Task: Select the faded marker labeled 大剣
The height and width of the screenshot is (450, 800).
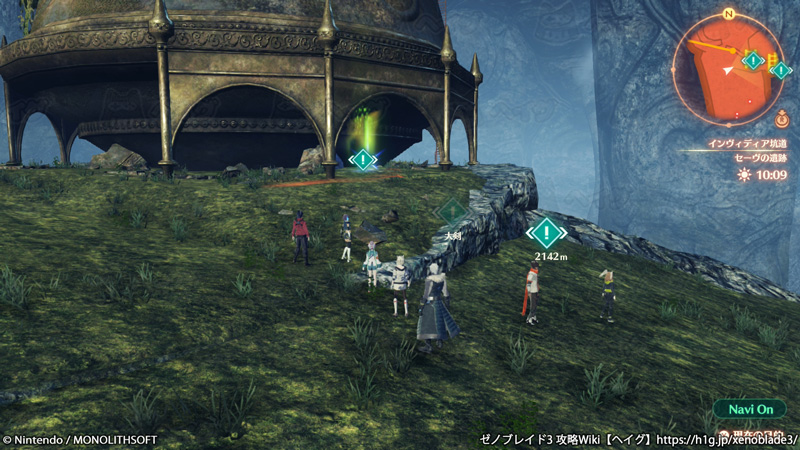Action: pyautogui.click(x=453, y=212)
